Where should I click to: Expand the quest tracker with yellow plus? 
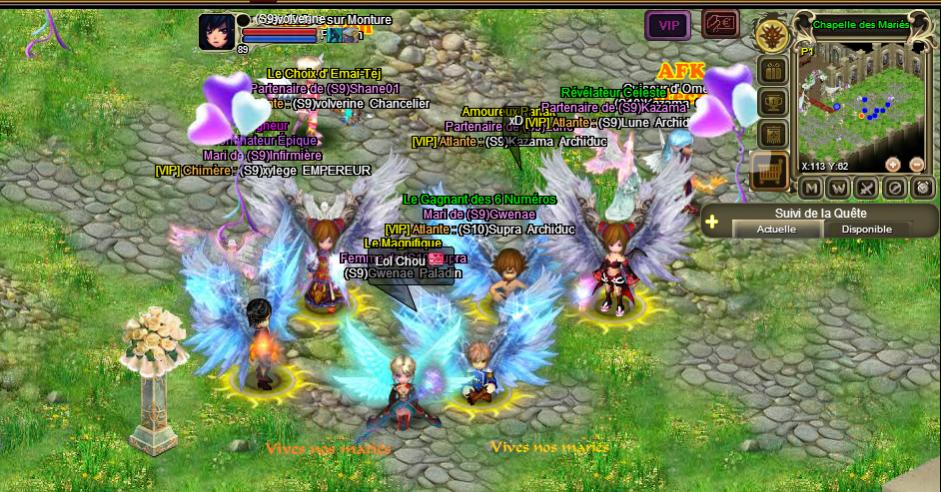point(712,222)
